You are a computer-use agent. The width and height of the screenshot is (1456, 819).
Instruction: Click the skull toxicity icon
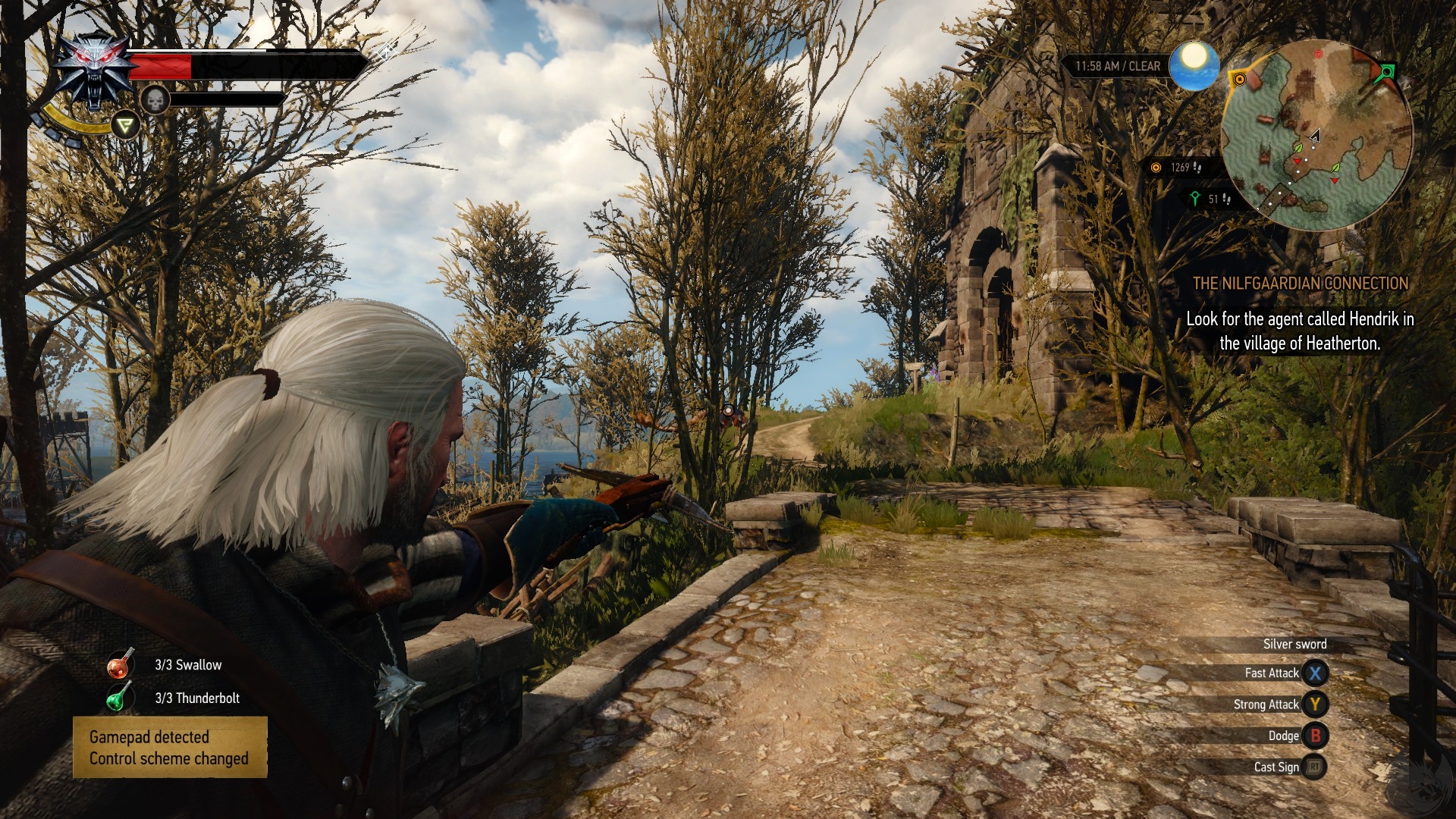pyautogui.click(x=155, y=100)
